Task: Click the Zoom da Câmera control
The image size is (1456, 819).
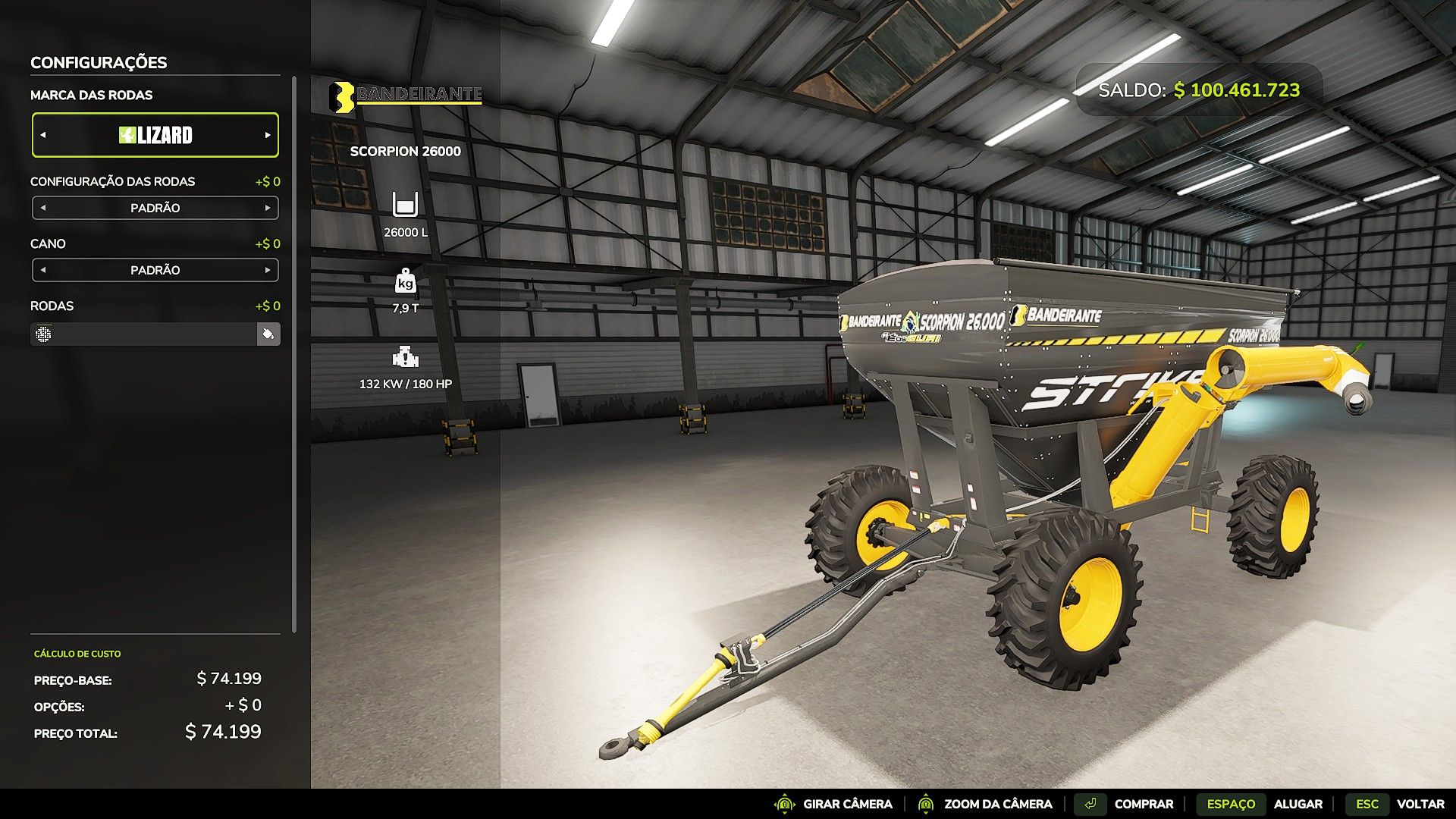Action: pos(984,804)
